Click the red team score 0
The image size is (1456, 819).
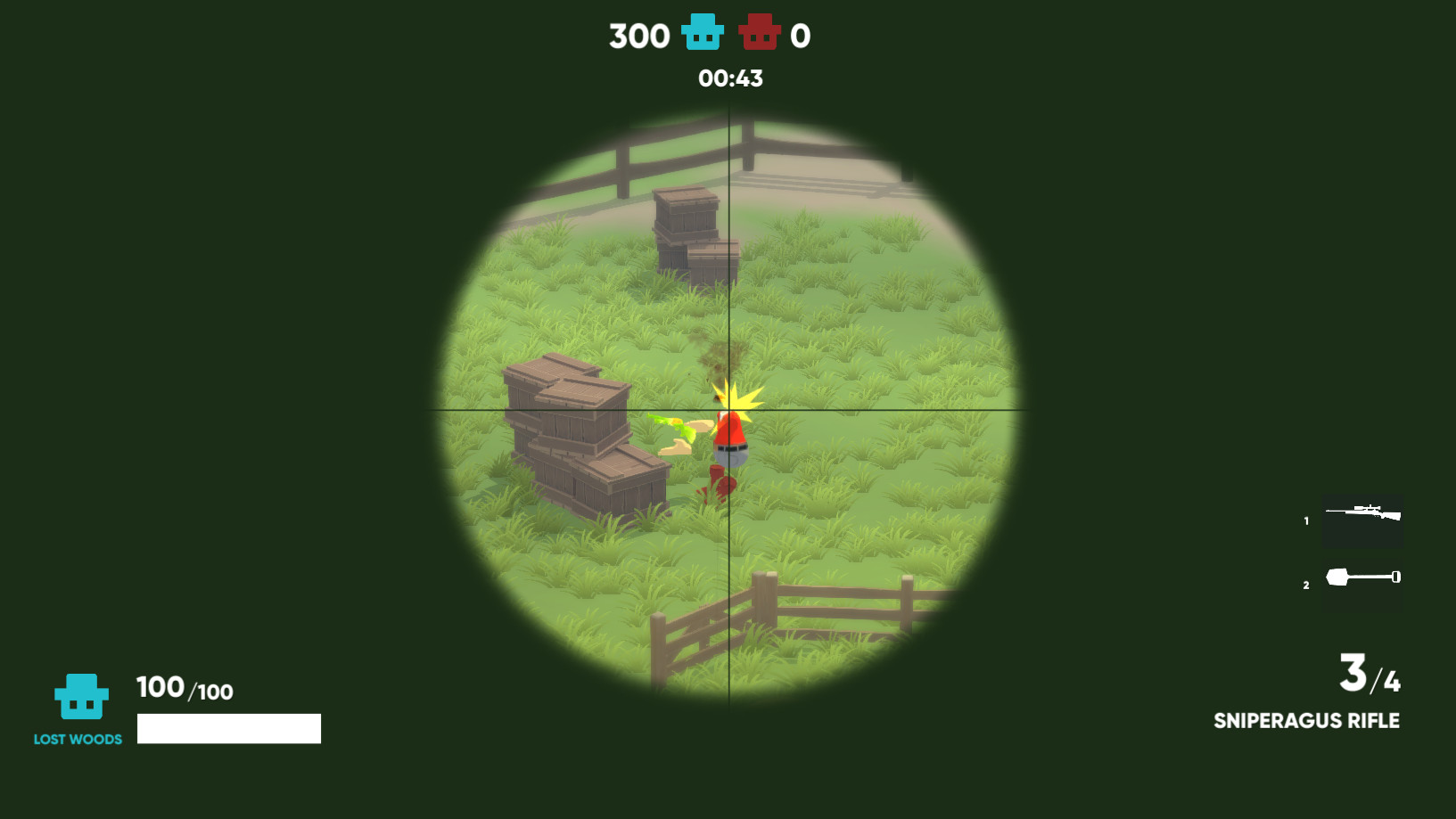(x=800, y=35)
